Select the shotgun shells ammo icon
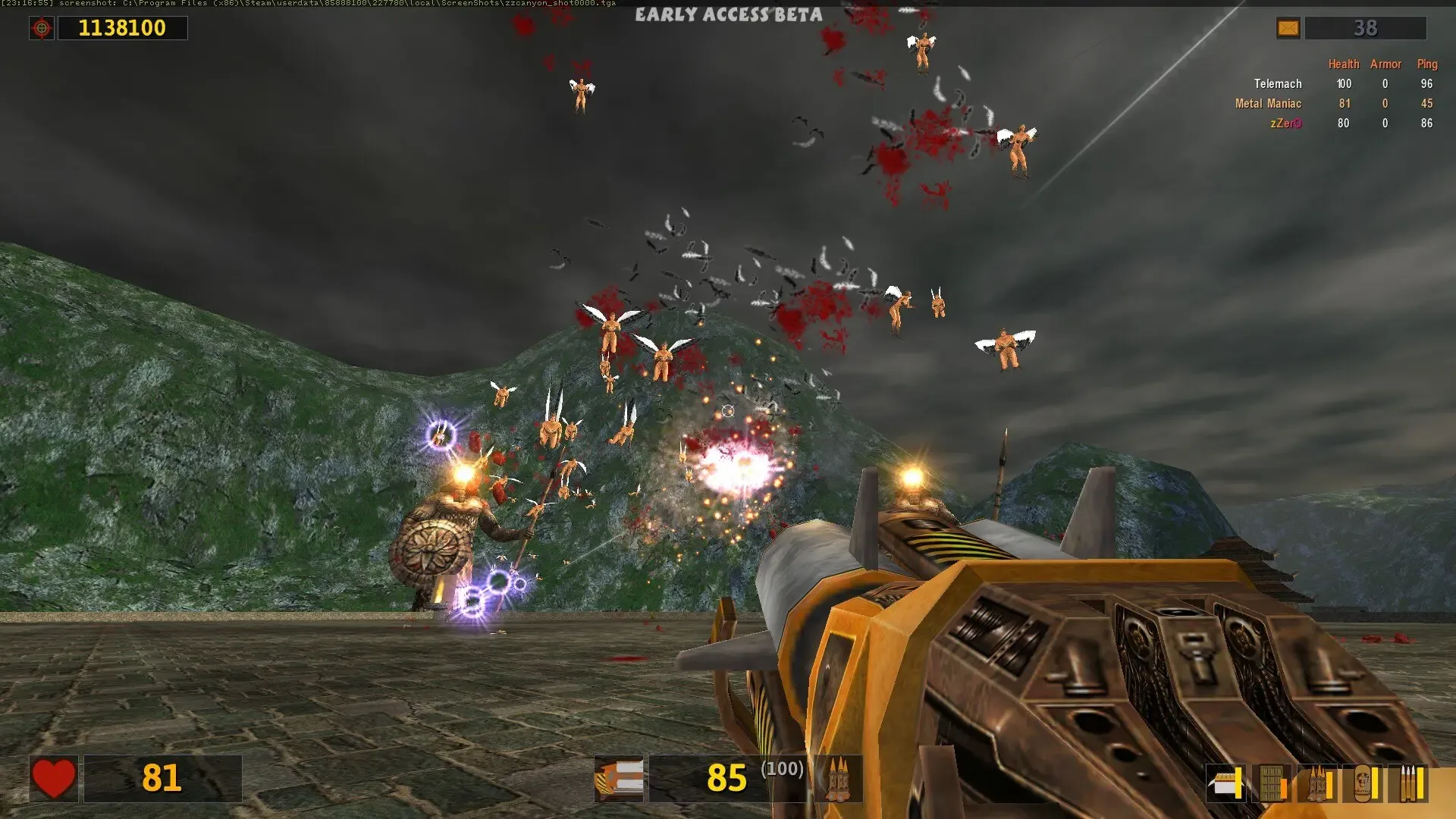This screenshot has height=819, width=1456. pos(1225,783)
